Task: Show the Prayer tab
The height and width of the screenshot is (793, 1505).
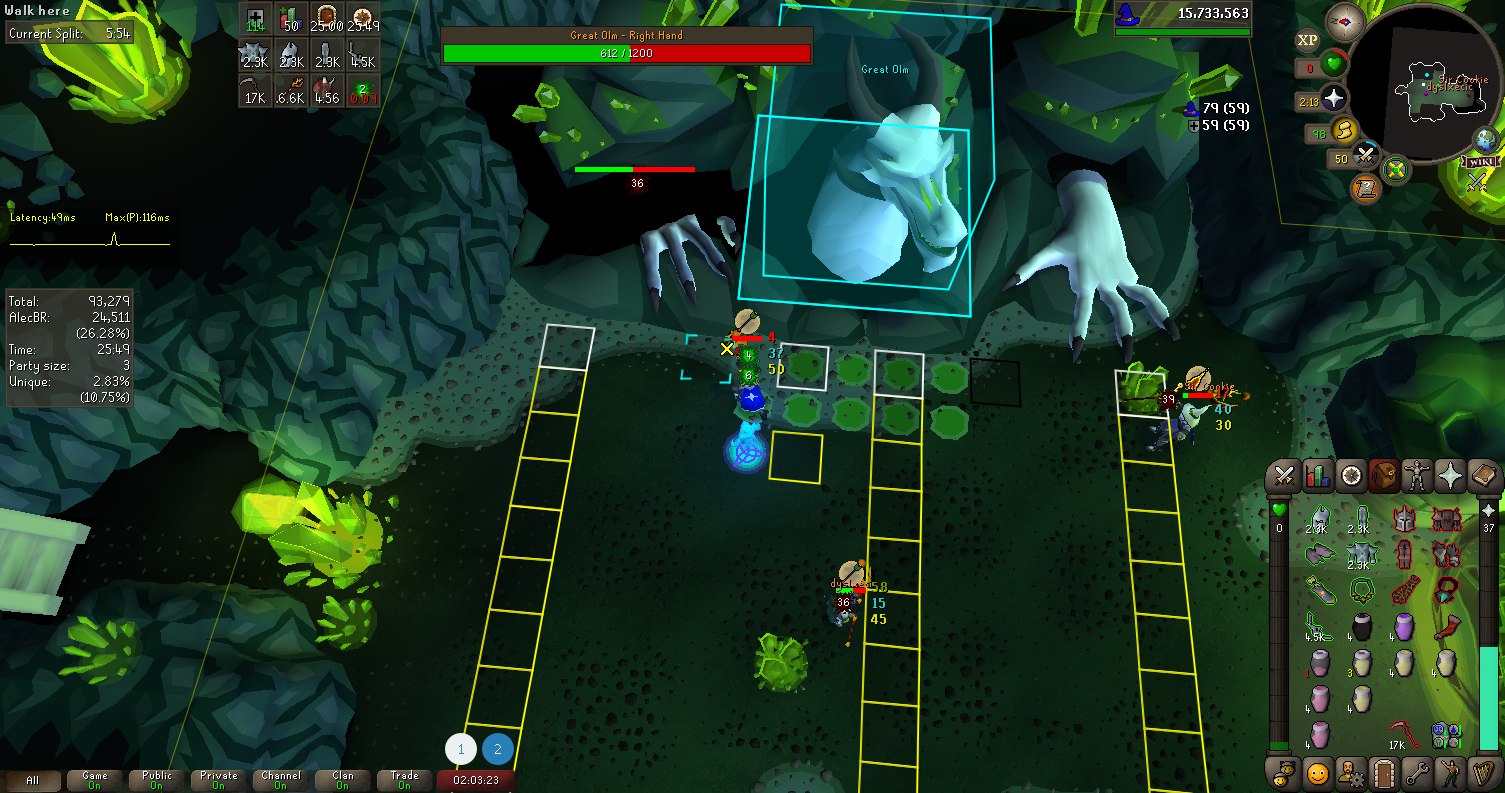Action: 1451,477
